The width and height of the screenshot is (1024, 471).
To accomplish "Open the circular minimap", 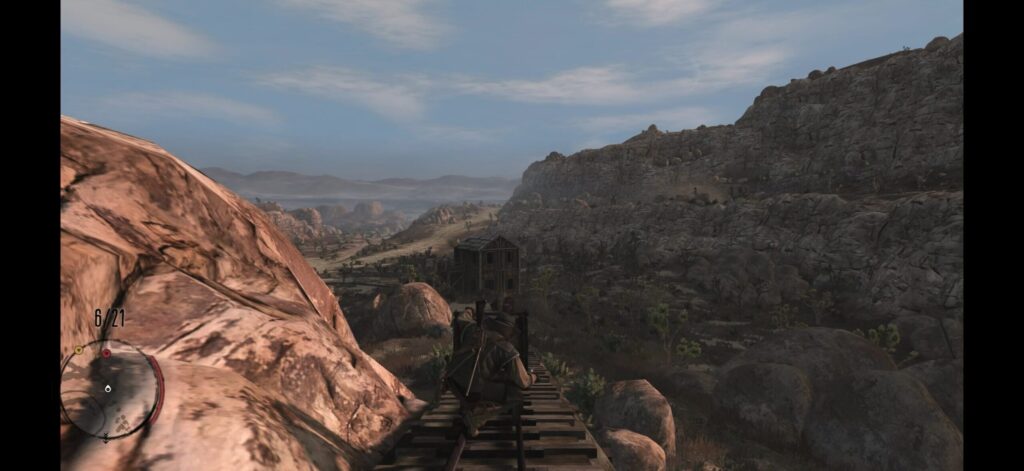I will tap(110, 390).
